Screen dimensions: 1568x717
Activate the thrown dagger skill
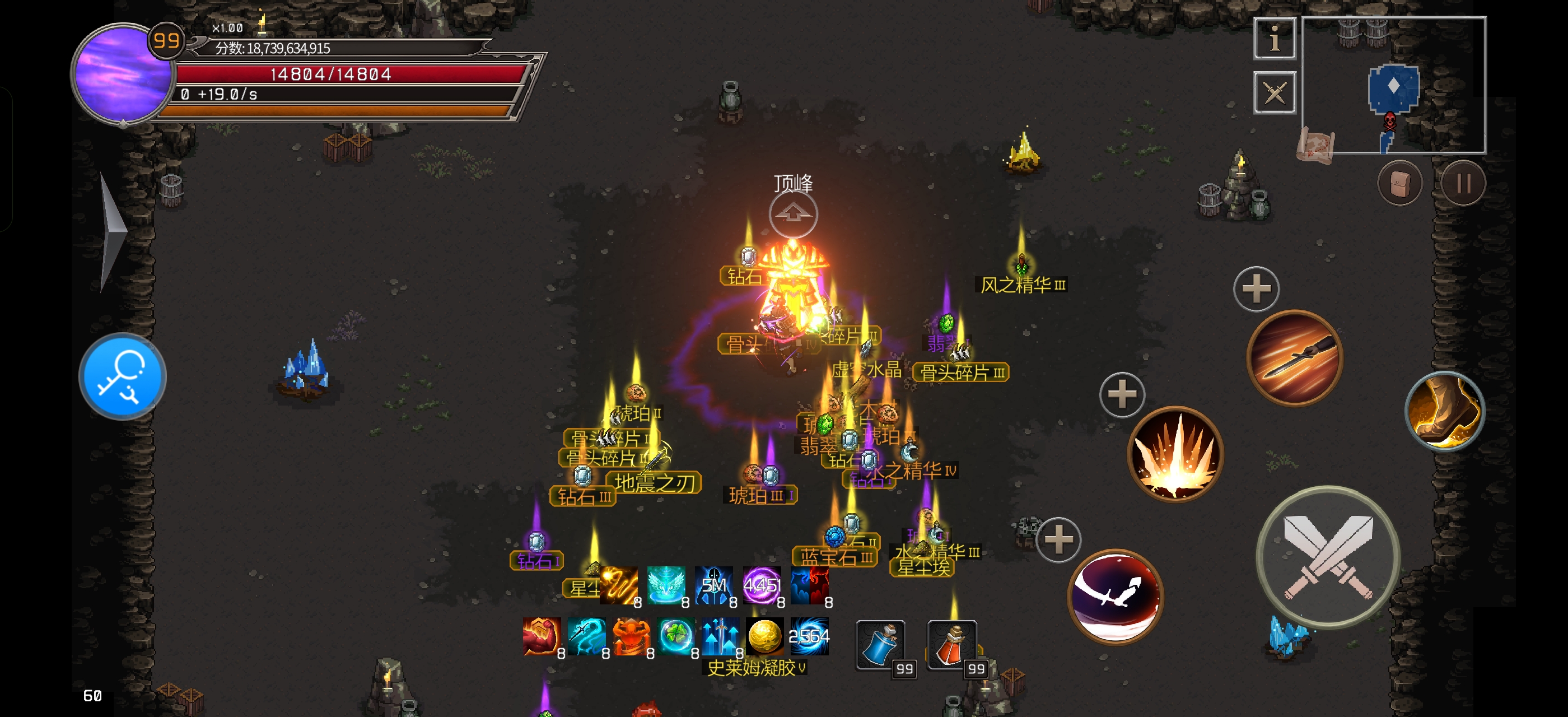tap(1294, 358)
